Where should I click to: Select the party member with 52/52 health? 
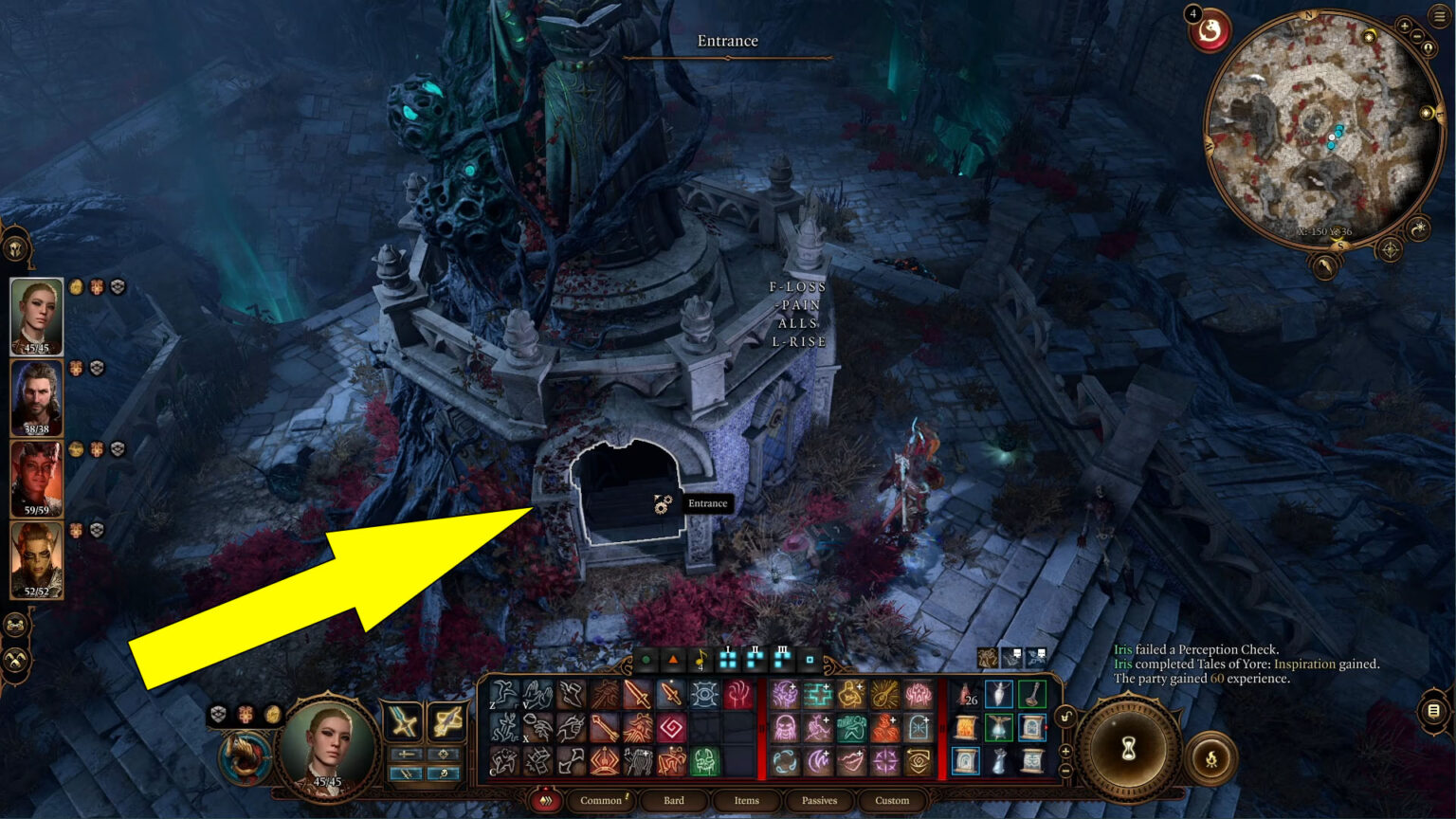coord(37,559)
